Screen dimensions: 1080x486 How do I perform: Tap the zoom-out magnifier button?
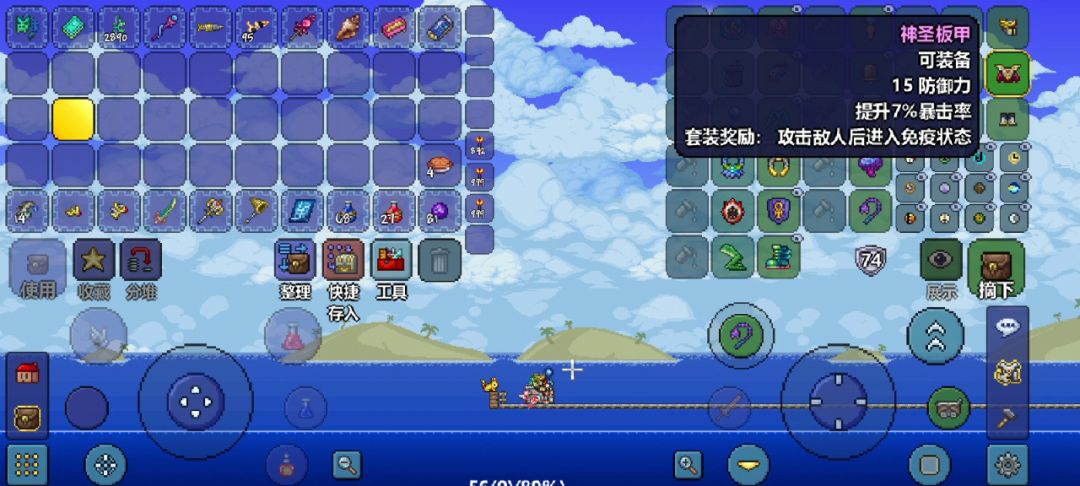coord(347,464)
